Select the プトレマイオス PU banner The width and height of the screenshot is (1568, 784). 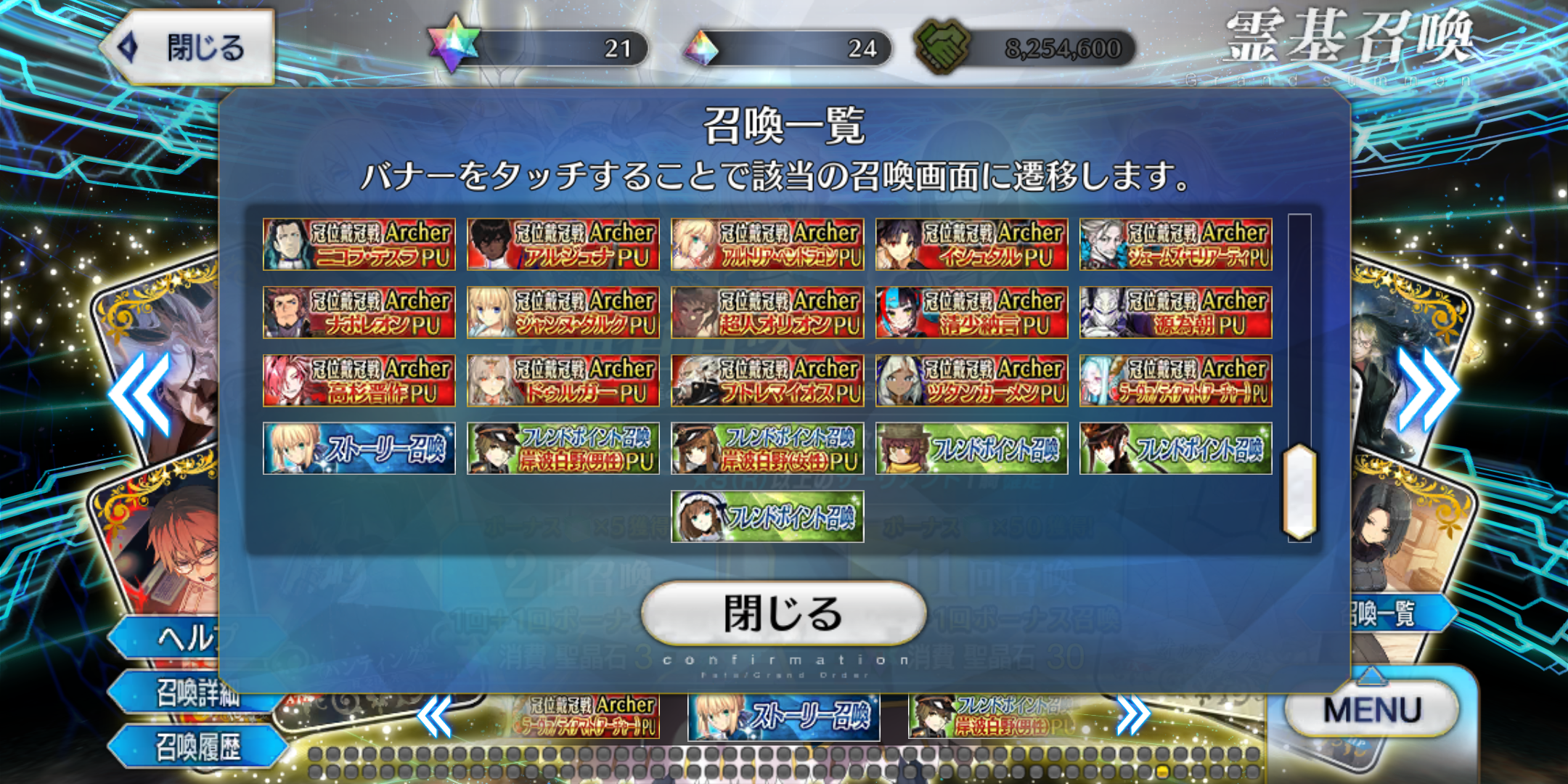pos(767,380)
